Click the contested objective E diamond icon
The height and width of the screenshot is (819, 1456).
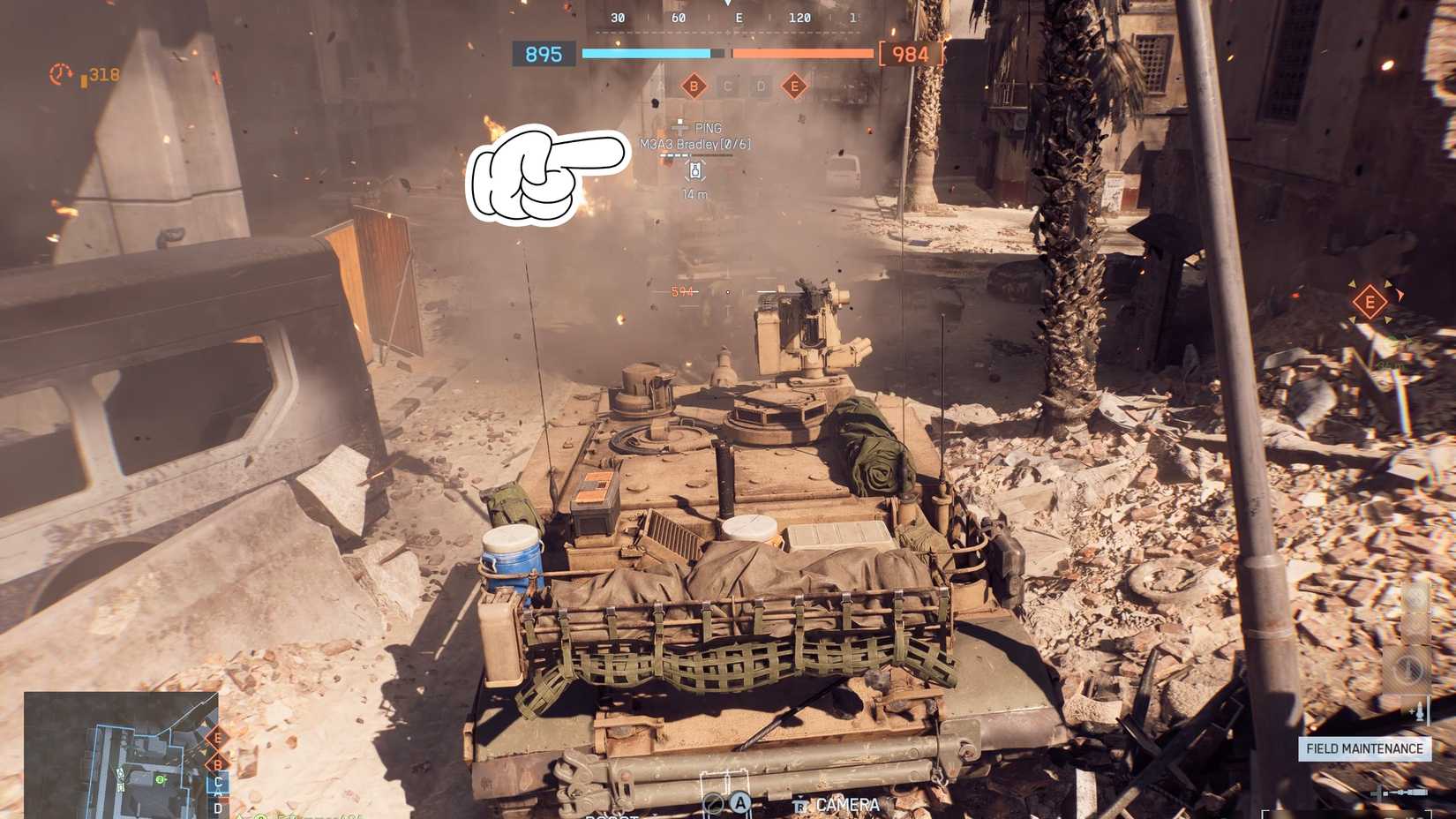tap(795, 86)
